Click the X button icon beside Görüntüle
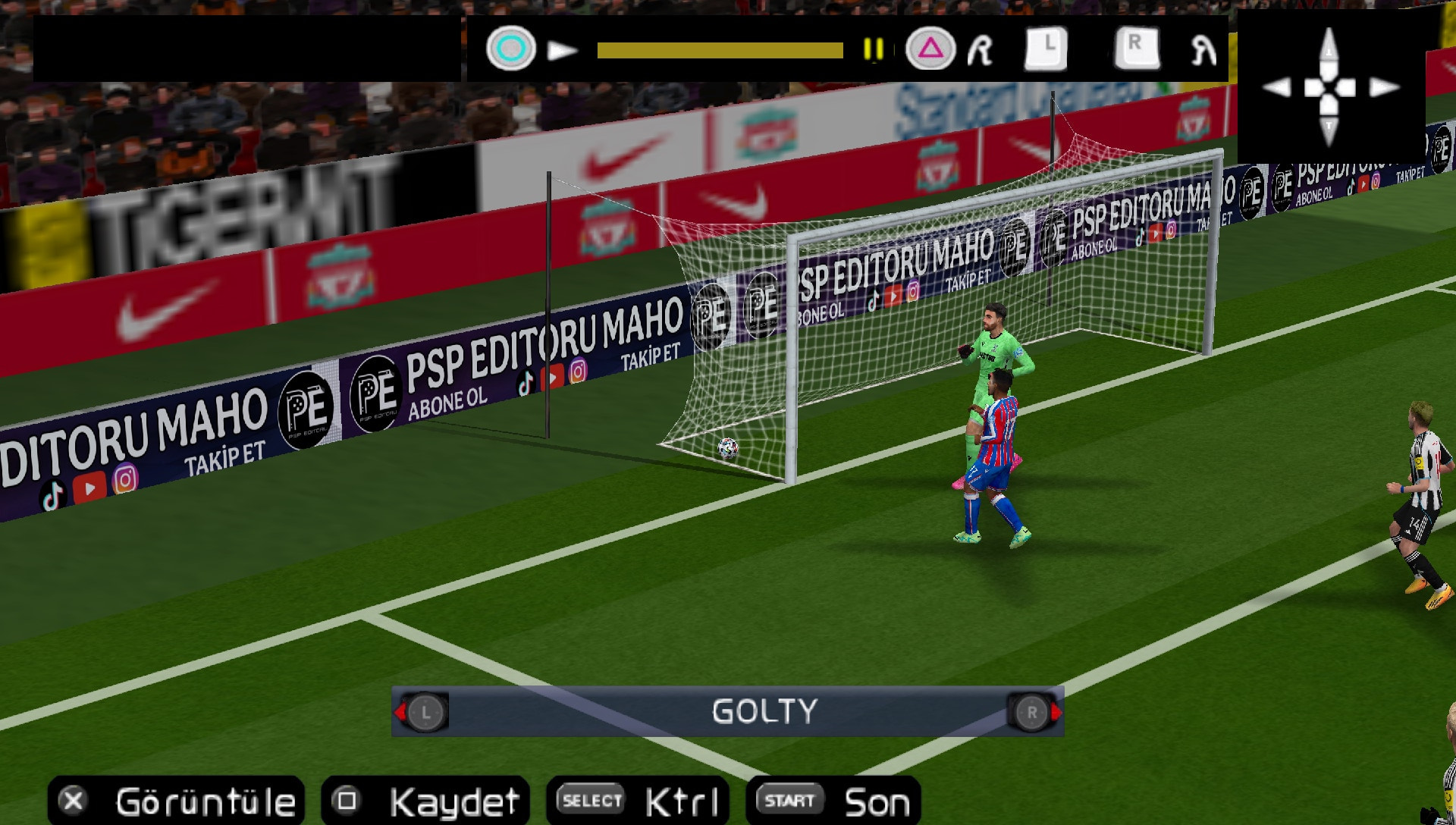The height and width of the screenshot is (825, 1456). 73,800
